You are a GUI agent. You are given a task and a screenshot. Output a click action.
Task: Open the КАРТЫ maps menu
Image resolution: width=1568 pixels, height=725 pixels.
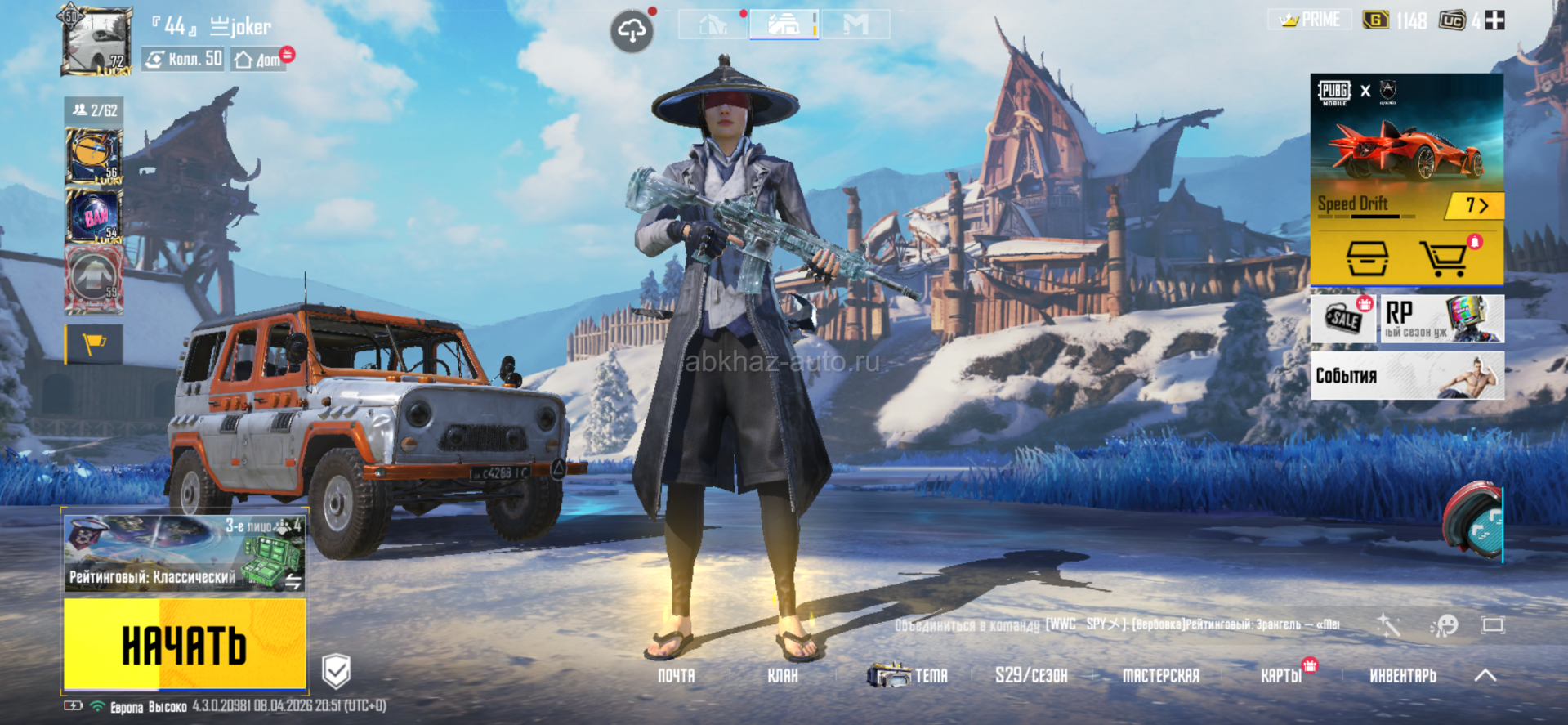pos(1280,676)
